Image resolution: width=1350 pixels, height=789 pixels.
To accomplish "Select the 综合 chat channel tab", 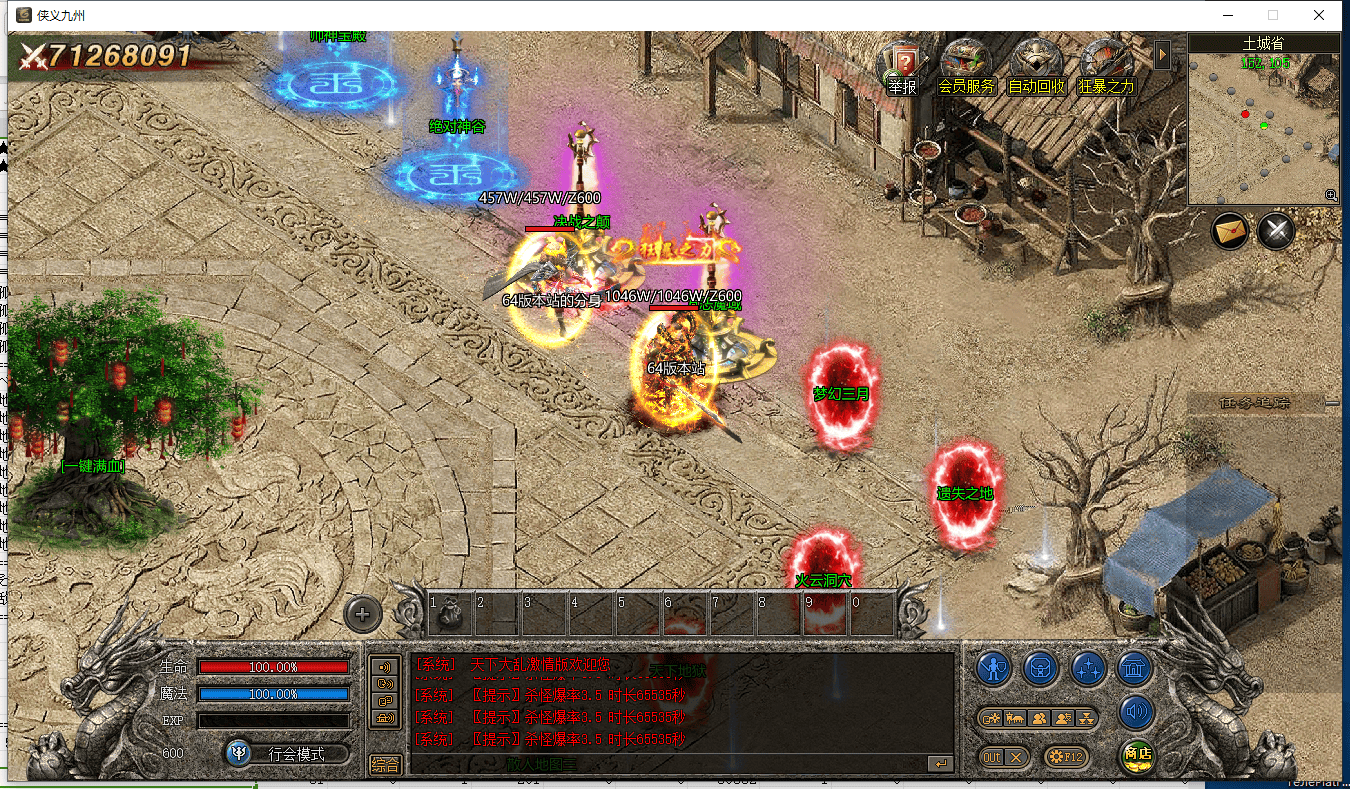I will click(385, 765).
